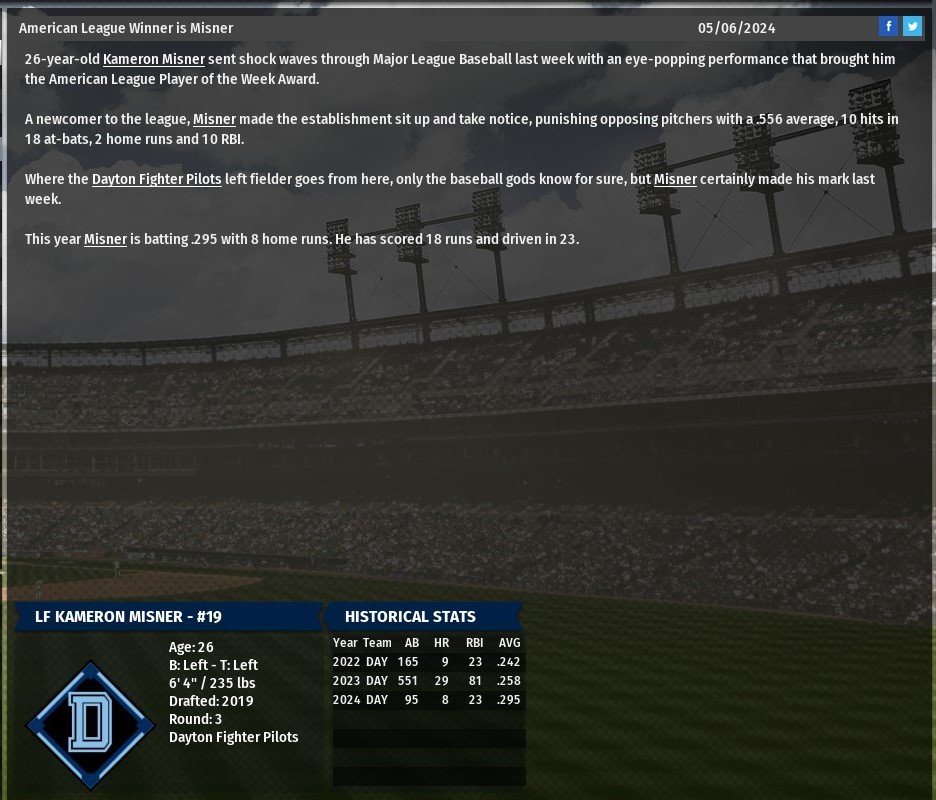The height and width of the screenshot is (800, 936).
Task: Click the Dayton 'D' team logo
Action: click(x=90, y=724)
